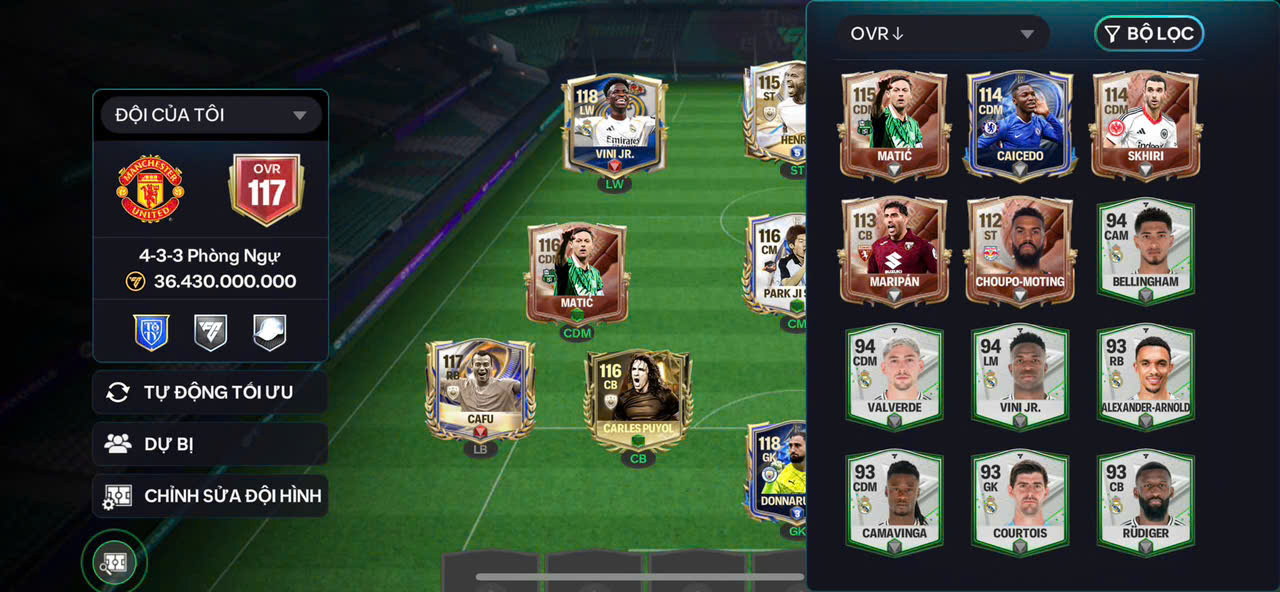Image resolution: width=1280 pixels, height=592 pixels.
Task: Select Carles Puyol in the CB position
Action: pos(638,400)
